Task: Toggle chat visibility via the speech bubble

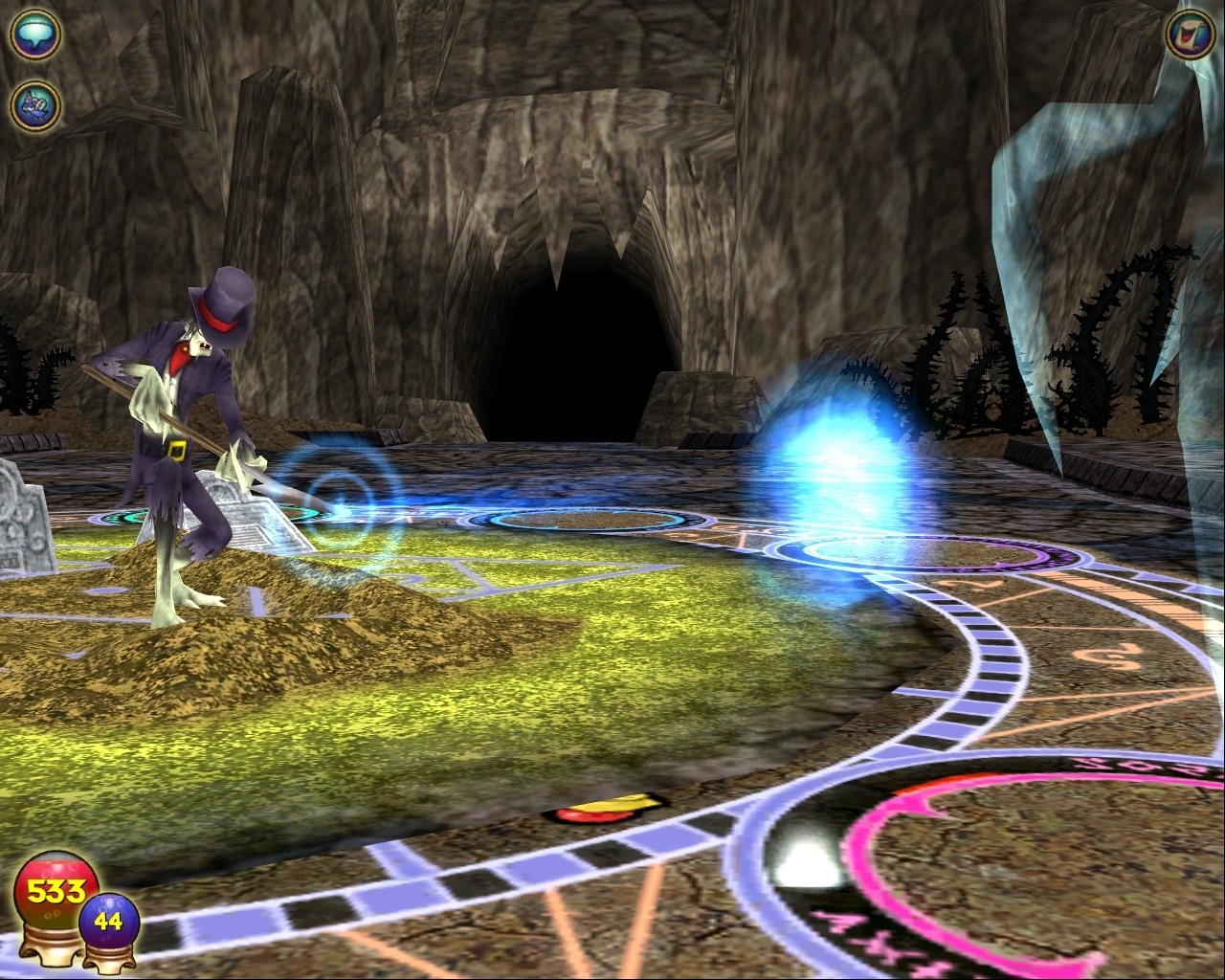Action: [x=33, y=34]
